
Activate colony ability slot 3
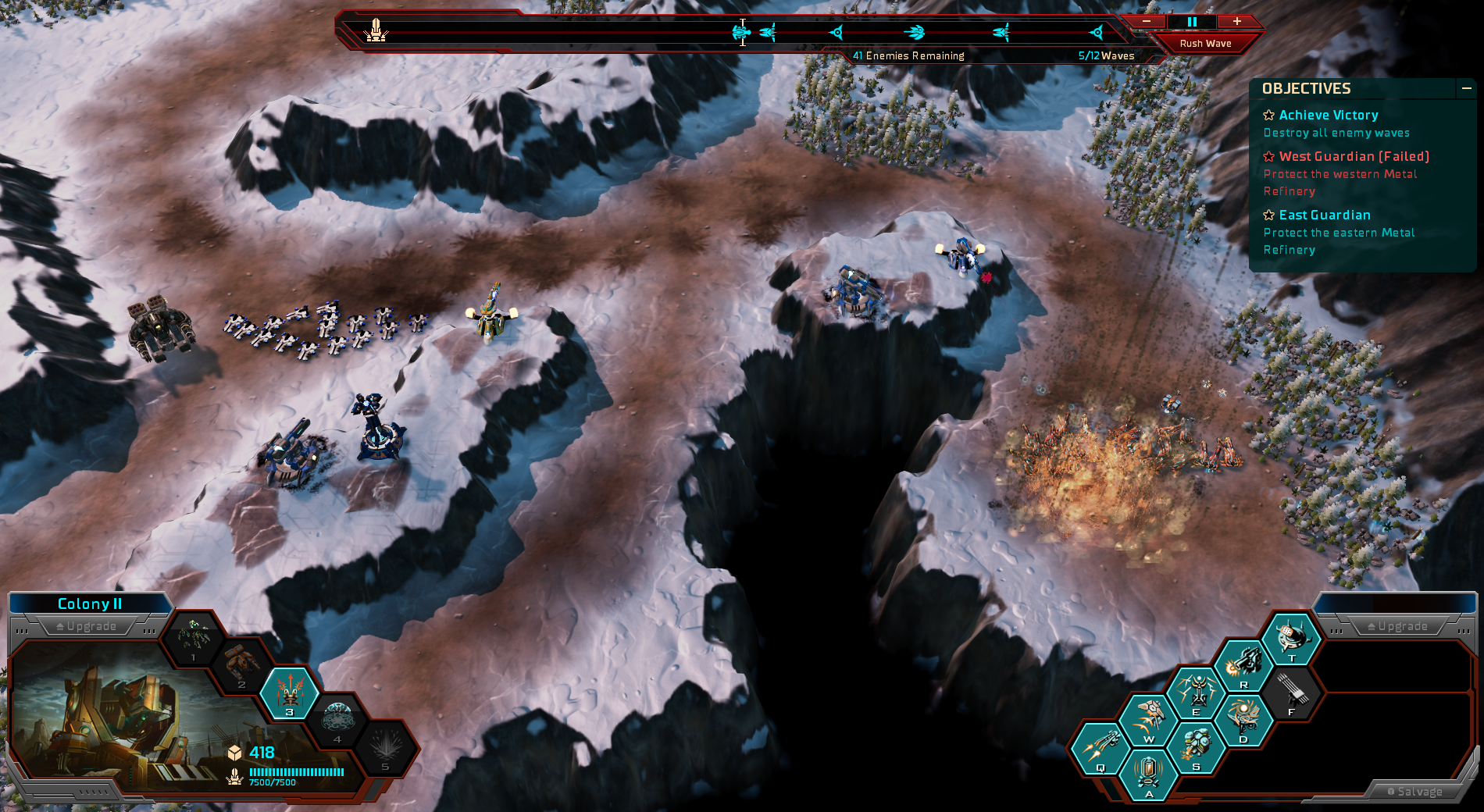pyautogui.click(x=290, y=691)
